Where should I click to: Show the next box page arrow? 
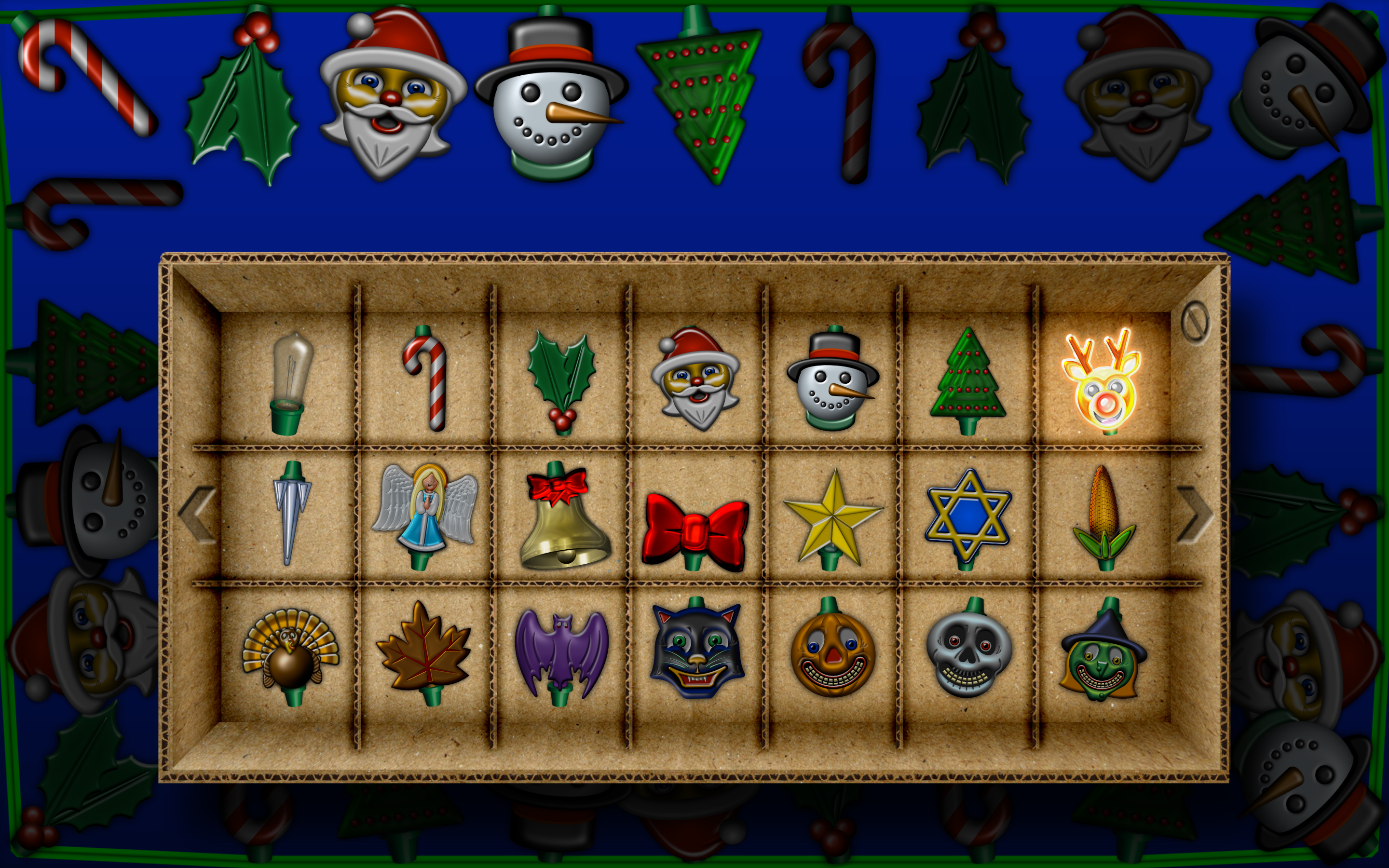[1195, 515]
